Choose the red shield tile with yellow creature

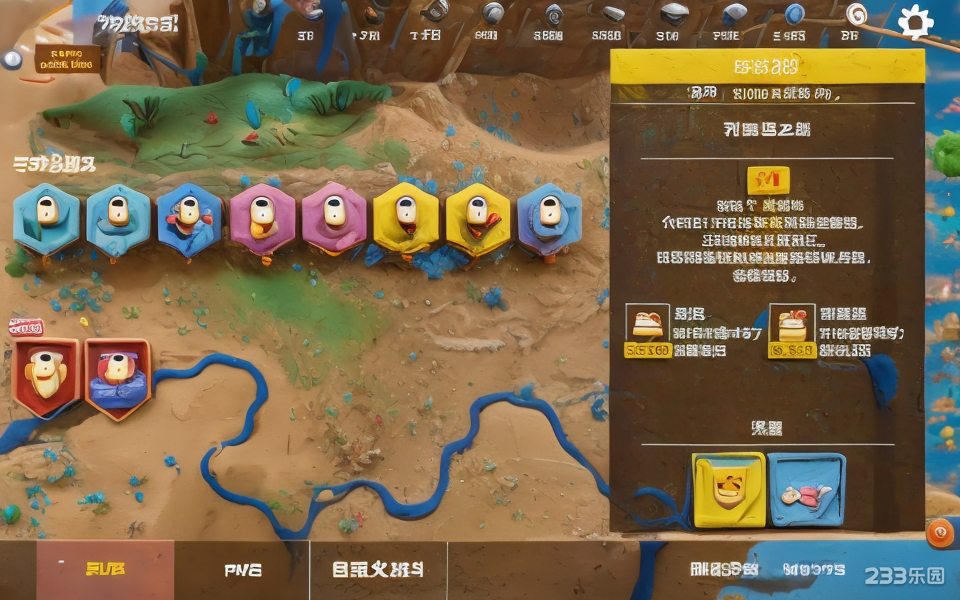tap(45, 375)
